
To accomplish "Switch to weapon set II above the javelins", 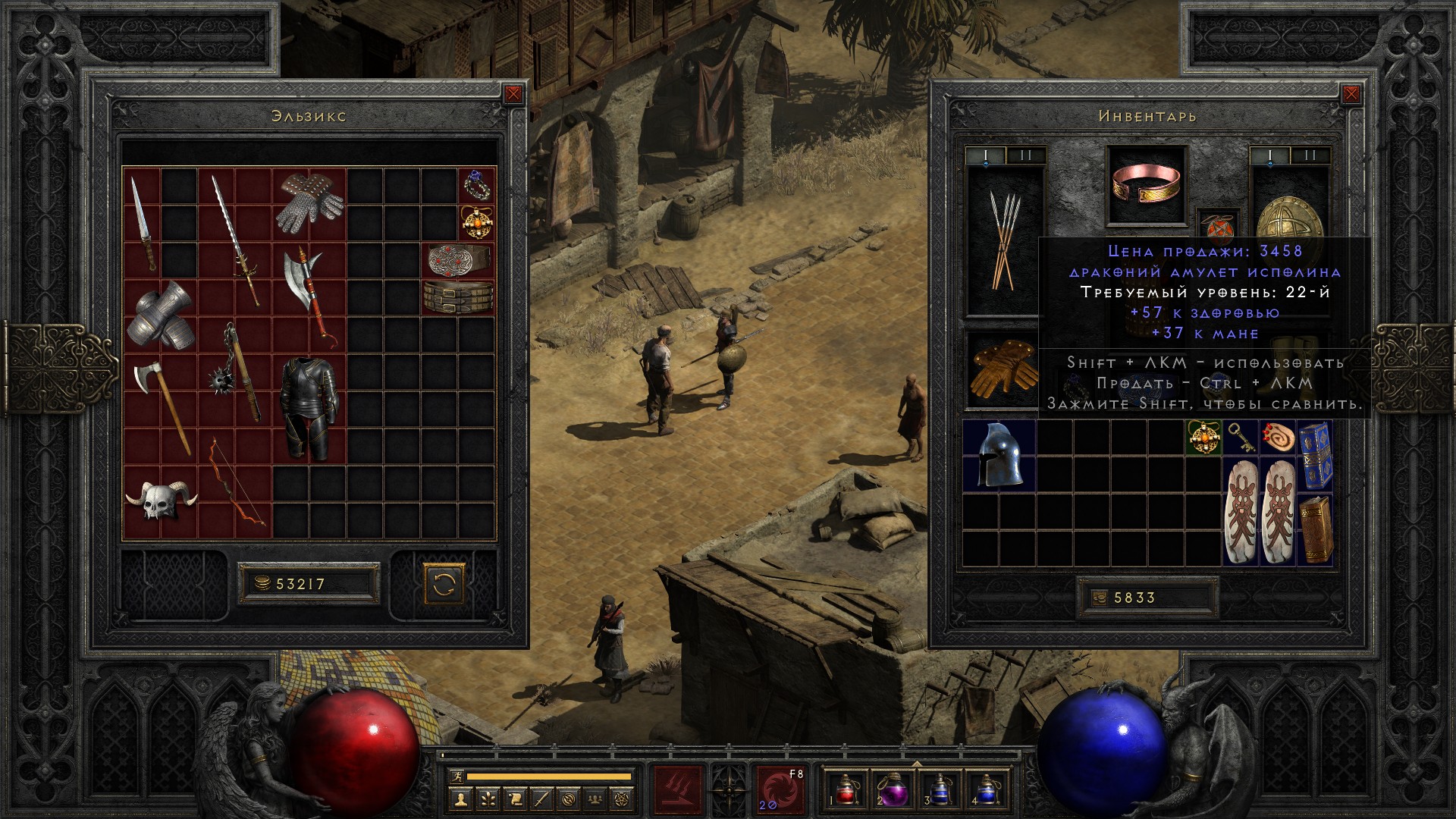I will click(x=1025, y=156).
